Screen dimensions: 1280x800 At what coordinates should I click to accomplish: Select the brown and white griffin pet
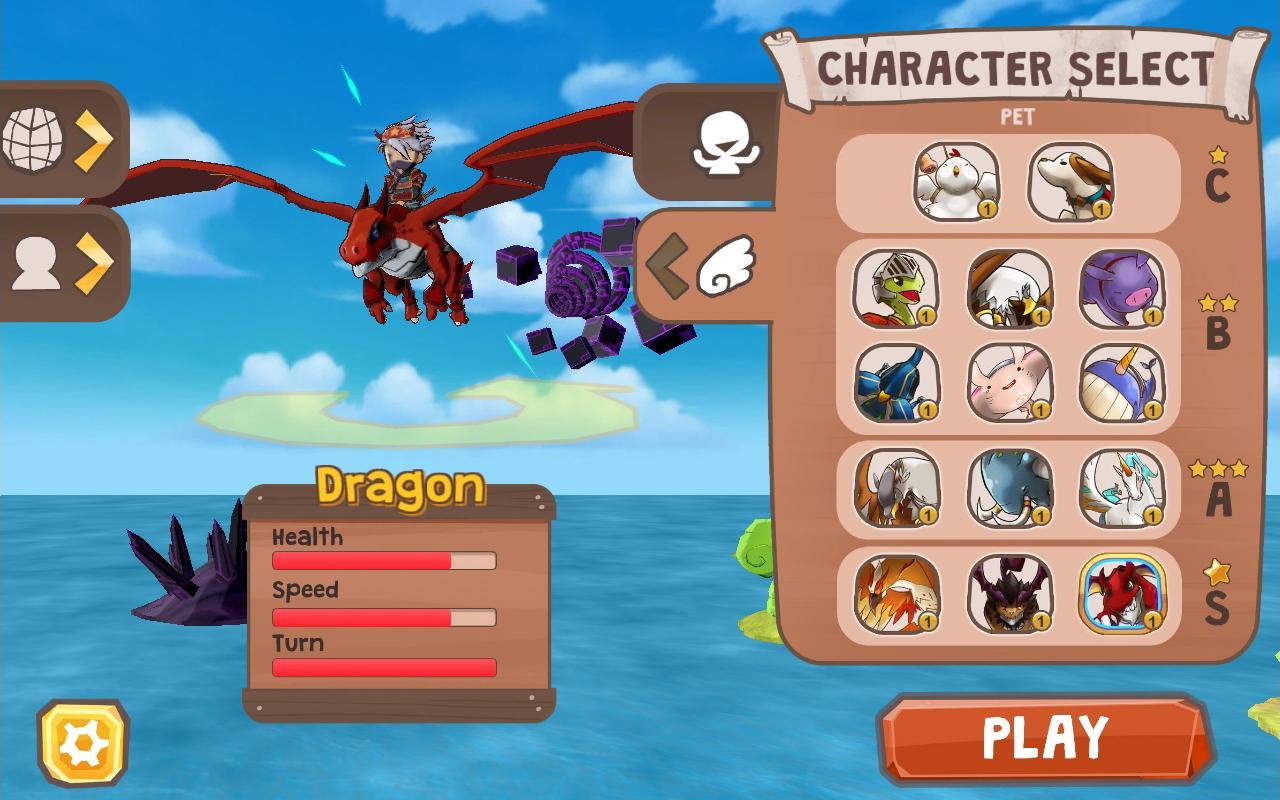pyautogui.click(x=896, y=488)
